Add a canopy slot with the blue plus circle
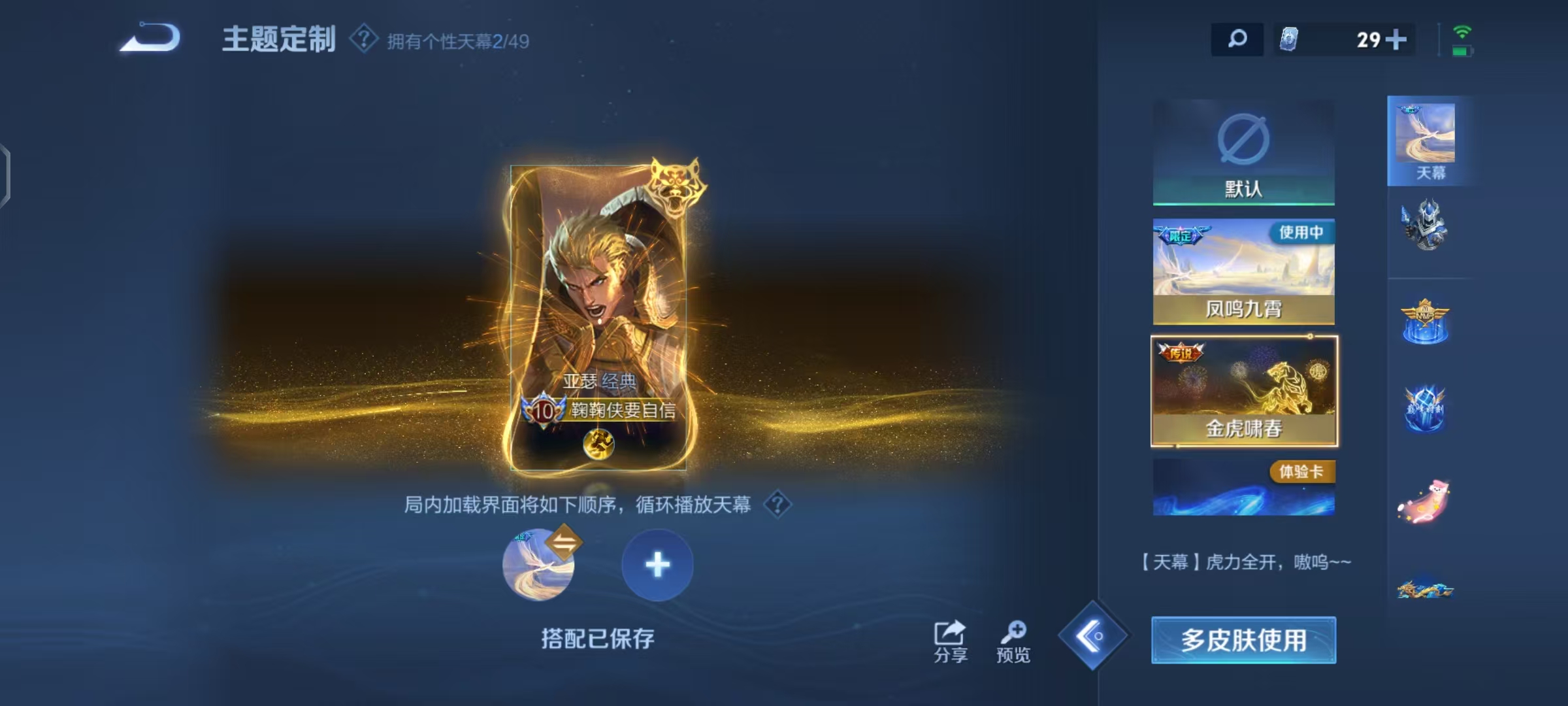The image size is (1568, 706). (658, 565)
